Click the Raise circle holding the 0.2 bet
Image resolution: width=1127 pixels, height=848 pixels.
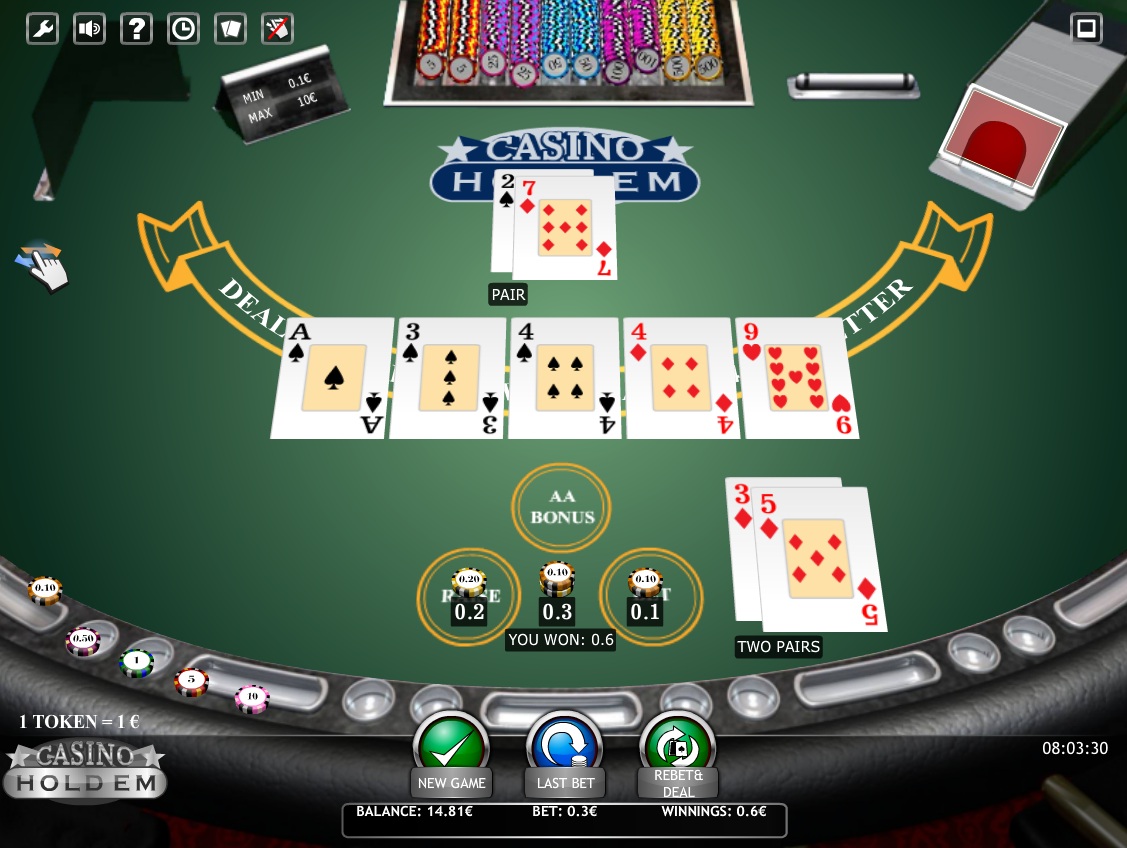[468, 596]
